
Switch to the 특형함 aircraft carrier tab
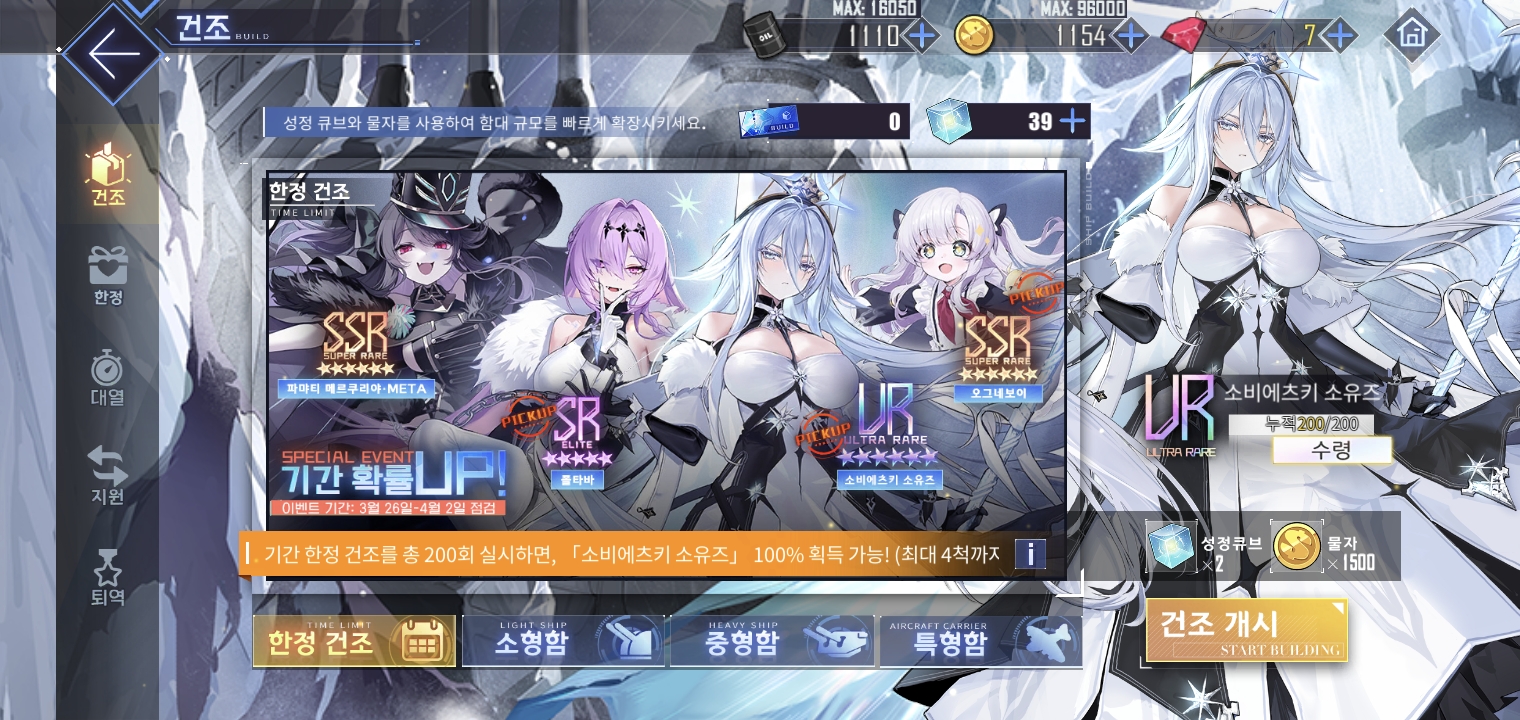coord(980,641)
